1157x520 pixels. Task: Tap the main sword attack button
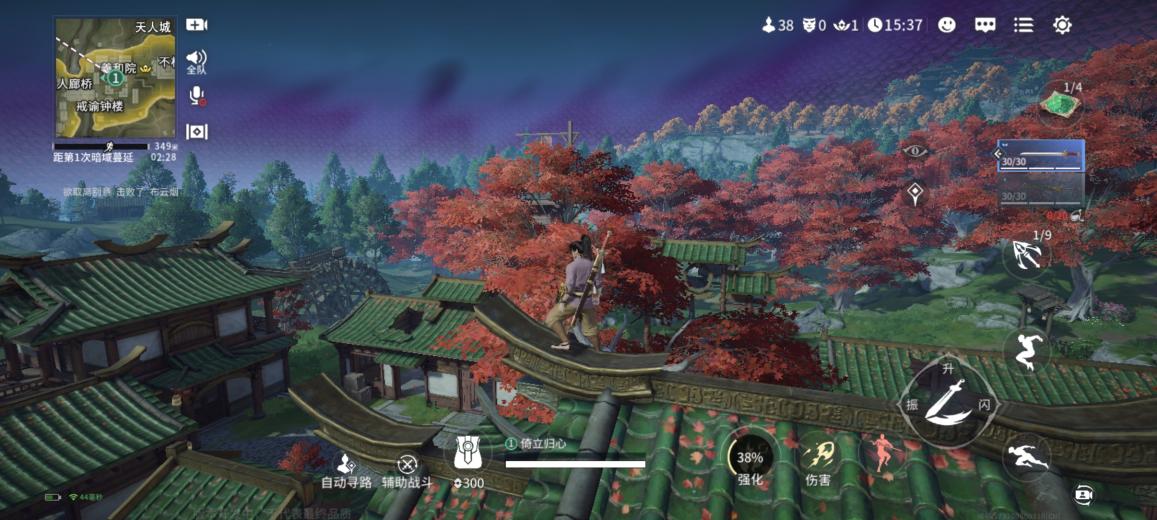(947, 403)
